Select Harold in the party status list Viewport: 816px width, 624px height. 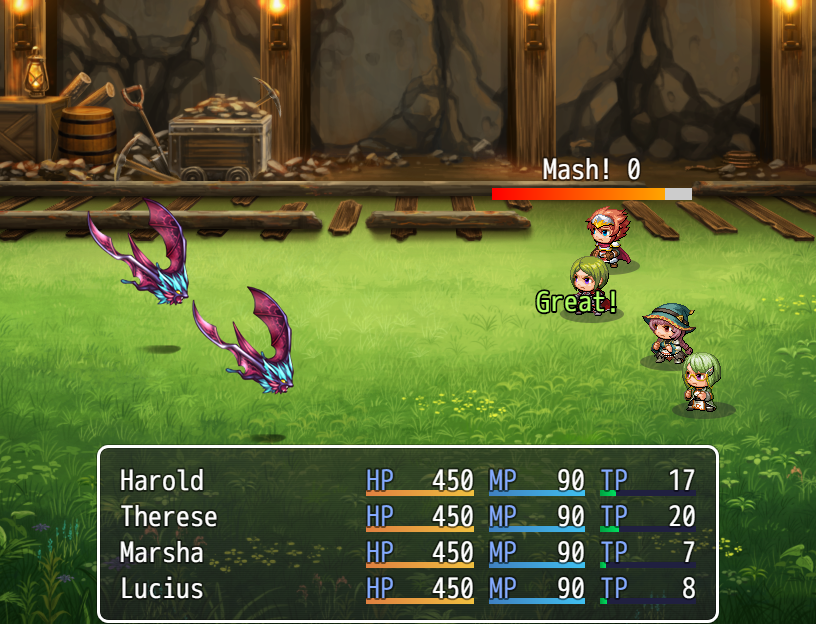point(162,481)
